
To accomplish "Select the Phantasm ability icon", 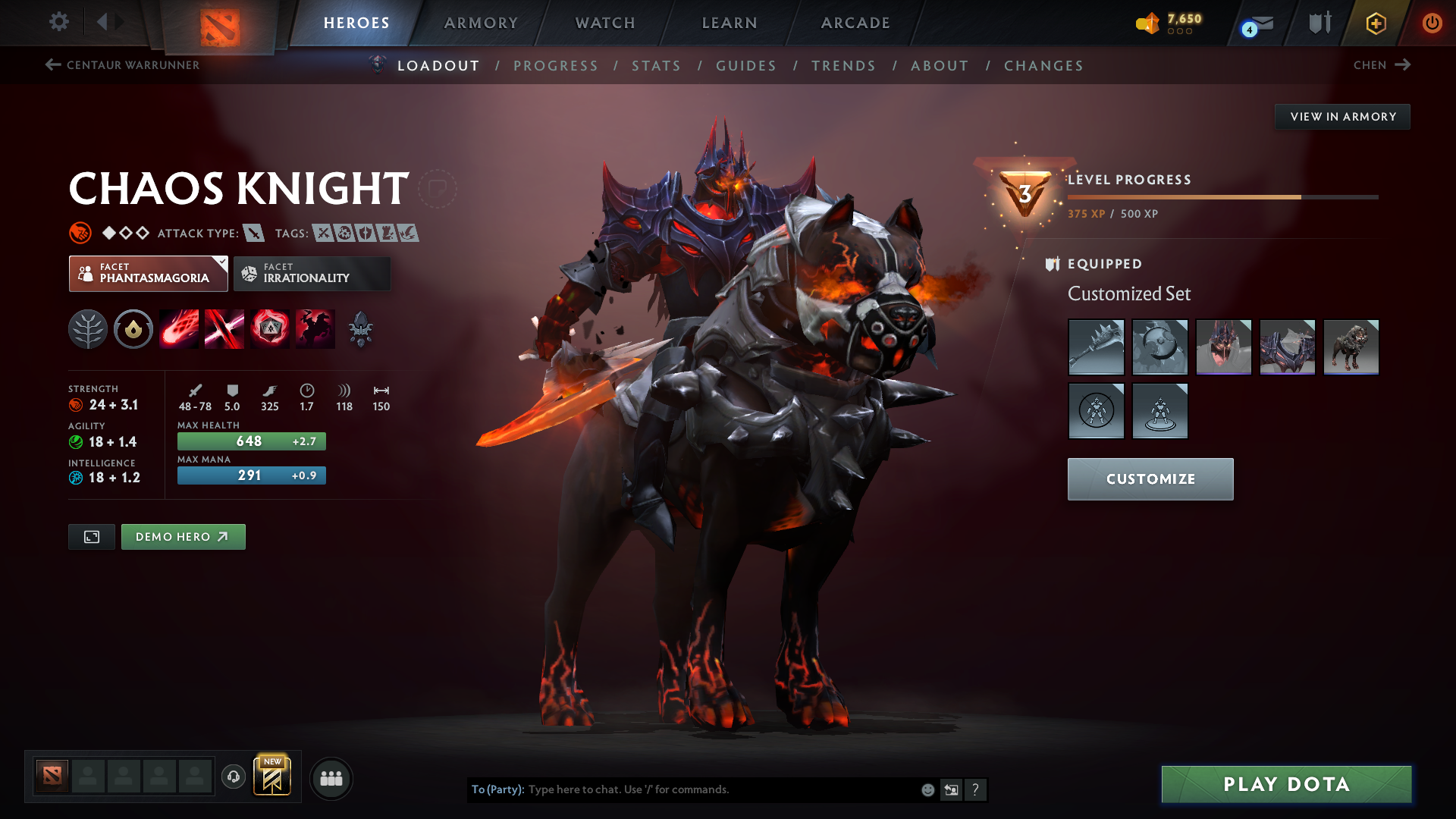I will tap(315, 328).
